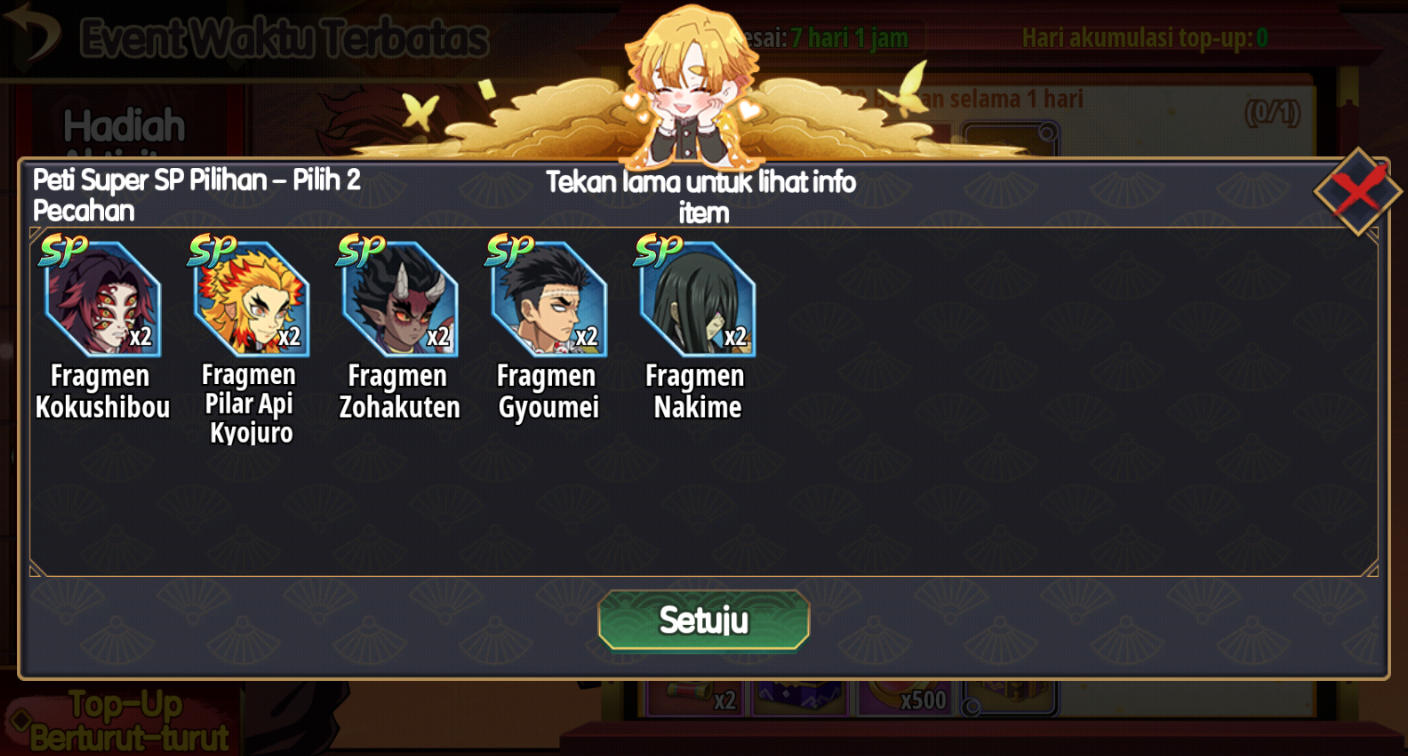The height and width of the screenshot is (756, 1408).
Task: Choose the Fragmen Nakime fragment
Action: (x=698, y=299)
